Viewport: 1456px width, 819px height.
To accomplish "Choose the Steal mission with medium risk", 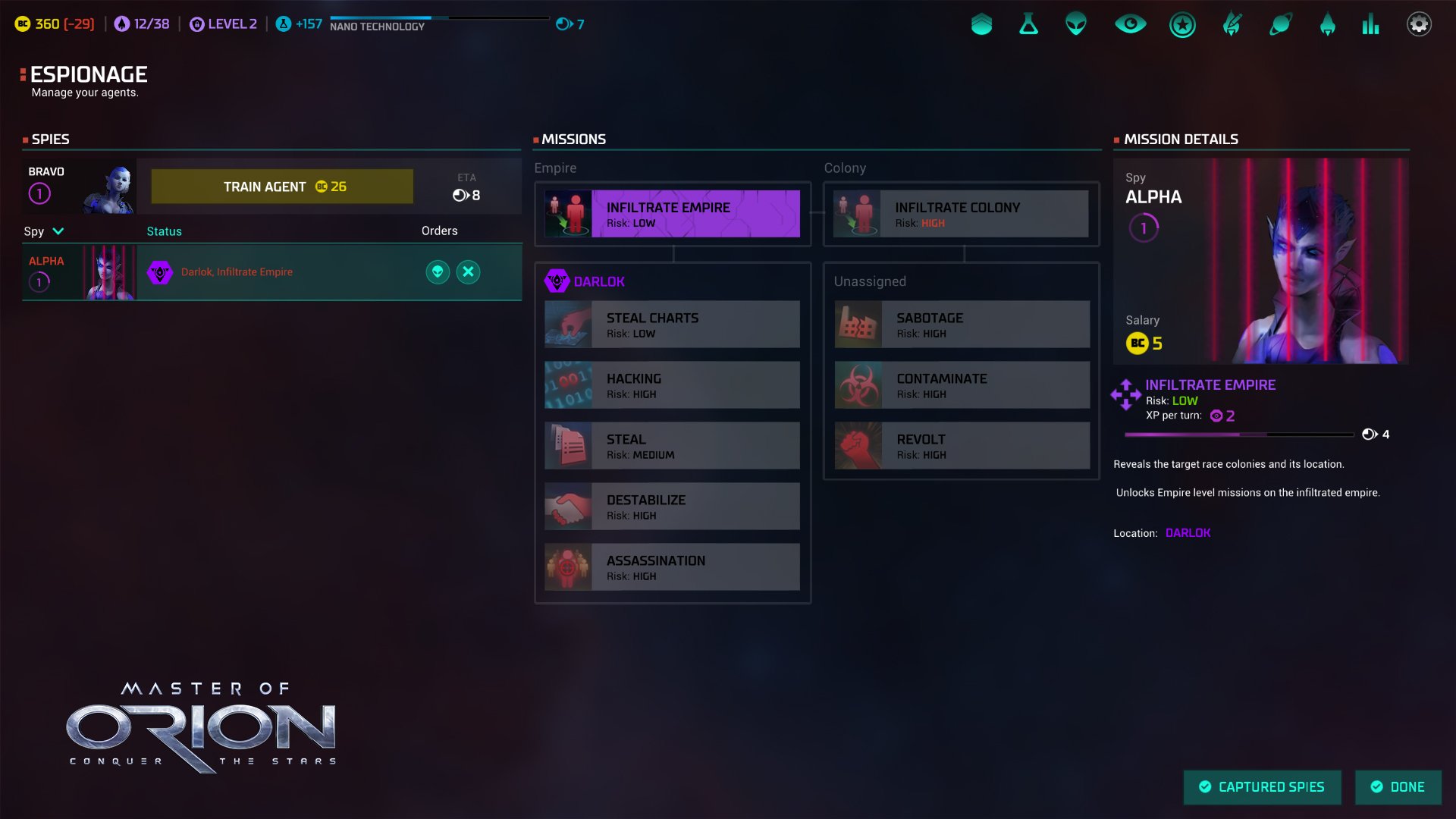I will [x=672, y=446].
